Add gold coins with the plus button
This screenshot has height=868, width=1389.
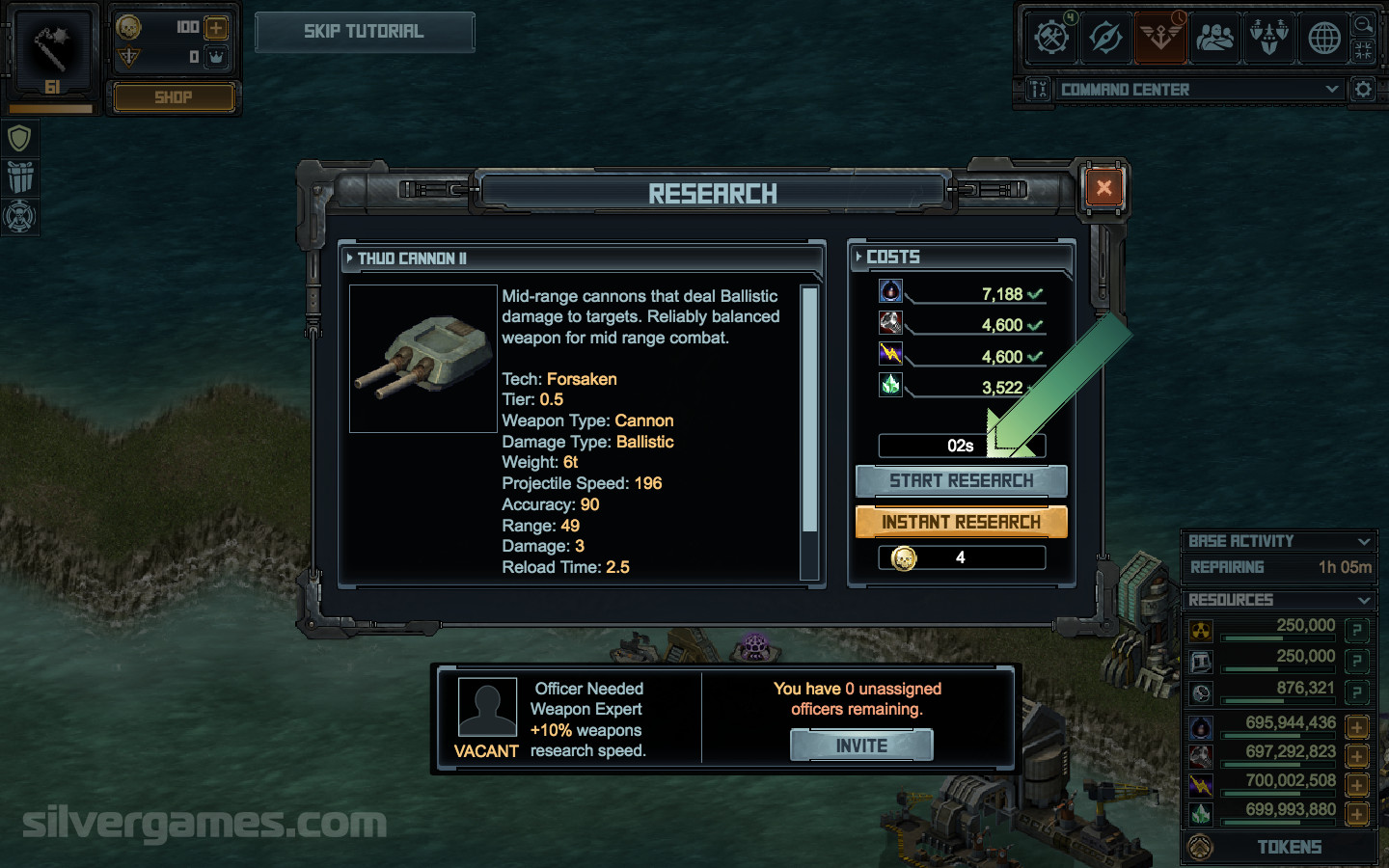click(x=216, y=28)
